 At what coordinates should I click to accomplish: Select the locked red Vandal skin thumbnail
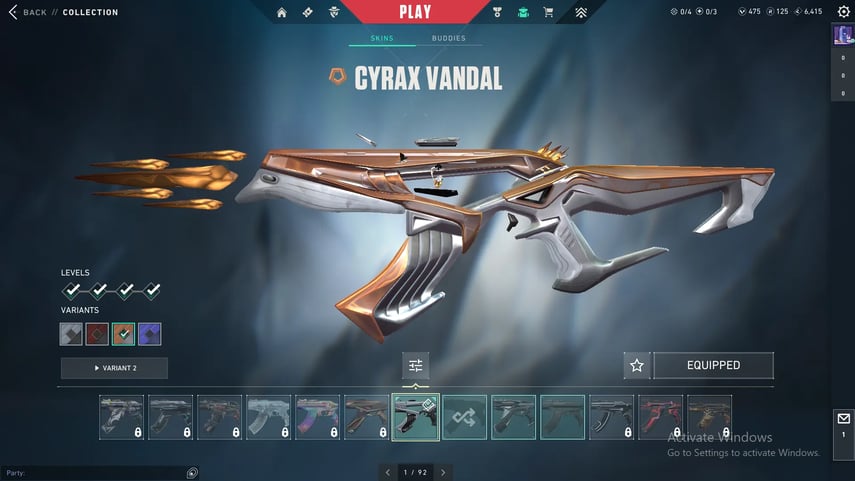click(x=660, y=417)
